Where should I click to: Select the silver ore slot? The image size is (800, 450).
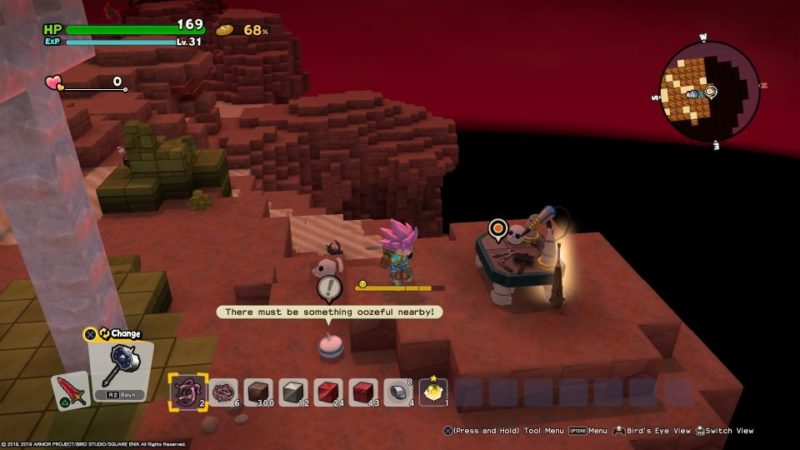(x=398, y=392)
